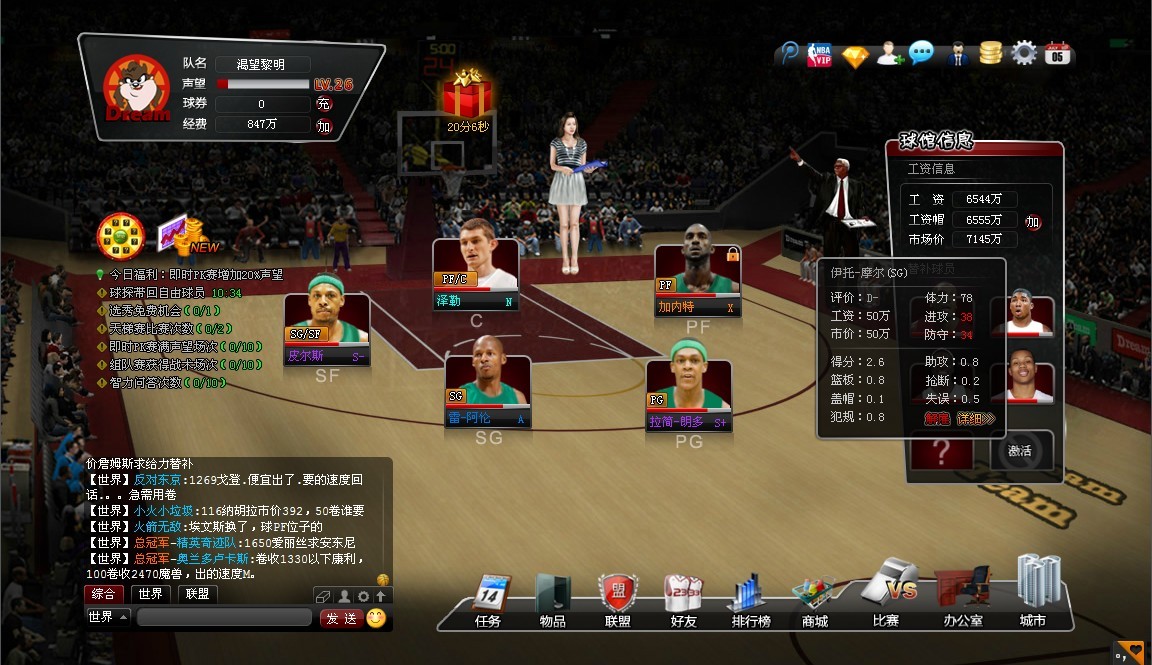The image size is (1152, 665).
Task: Open the 商城 shopping cart store
Action: pyautogui.click(x=814, y=599)
